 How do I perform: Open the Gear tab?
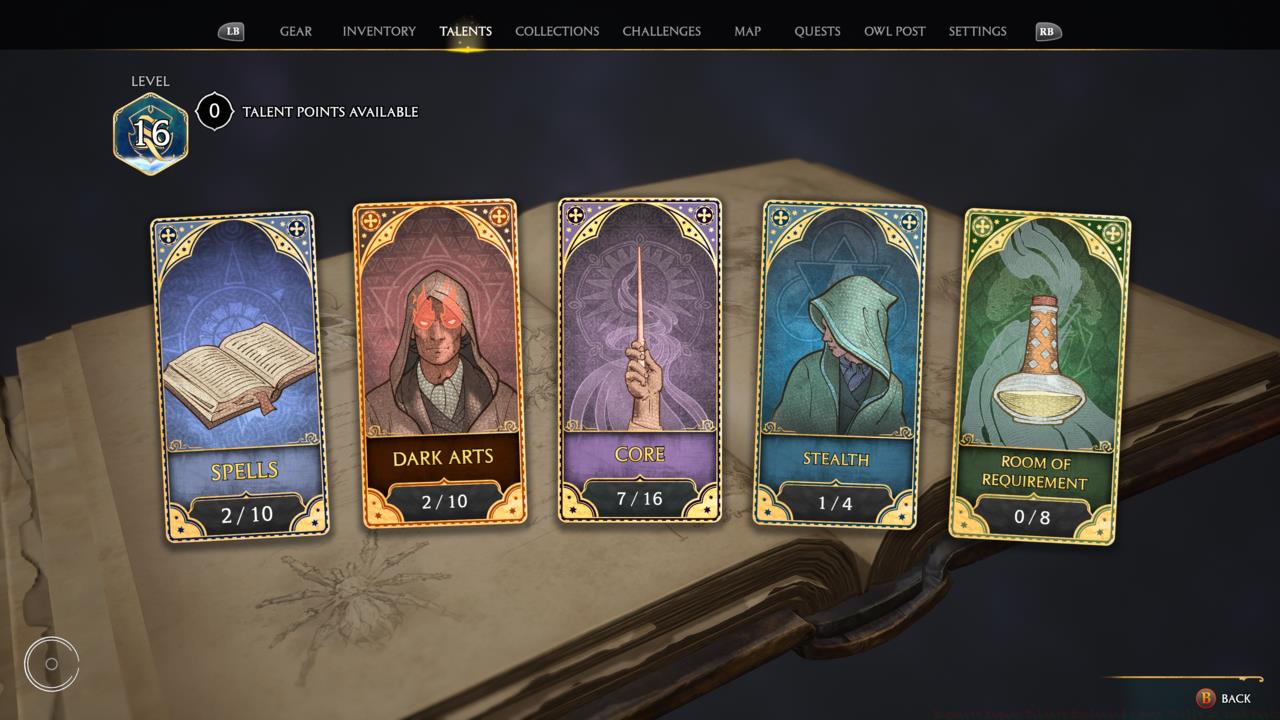(x=295, y=31)
